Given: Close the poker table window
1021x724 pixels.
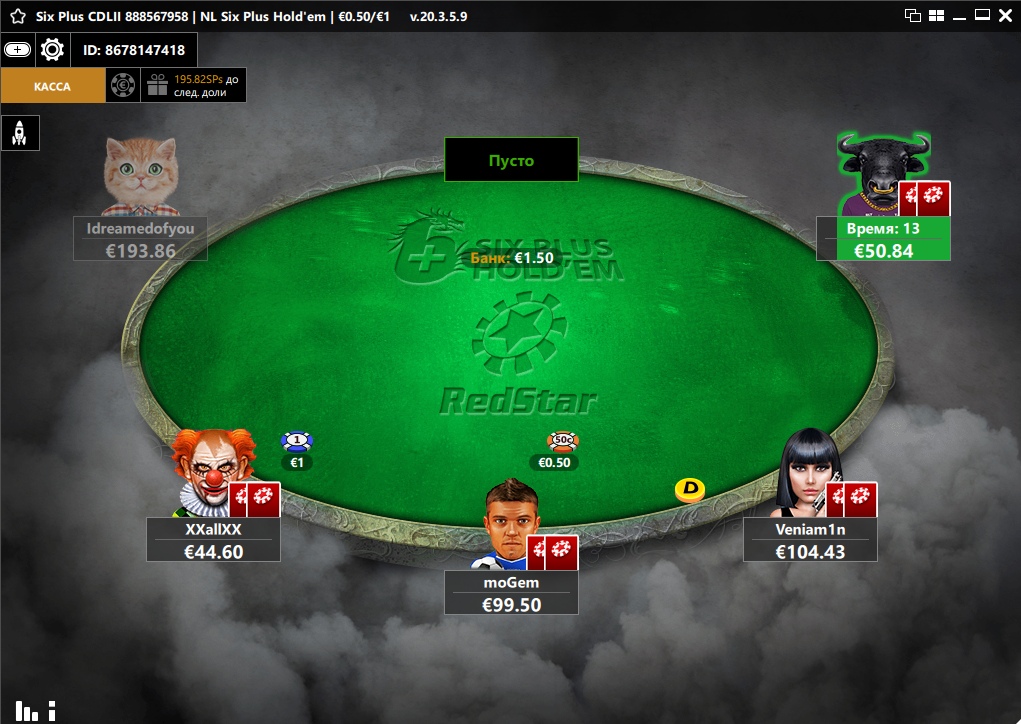Looking at the screenshot, I should click(1005, 15).
